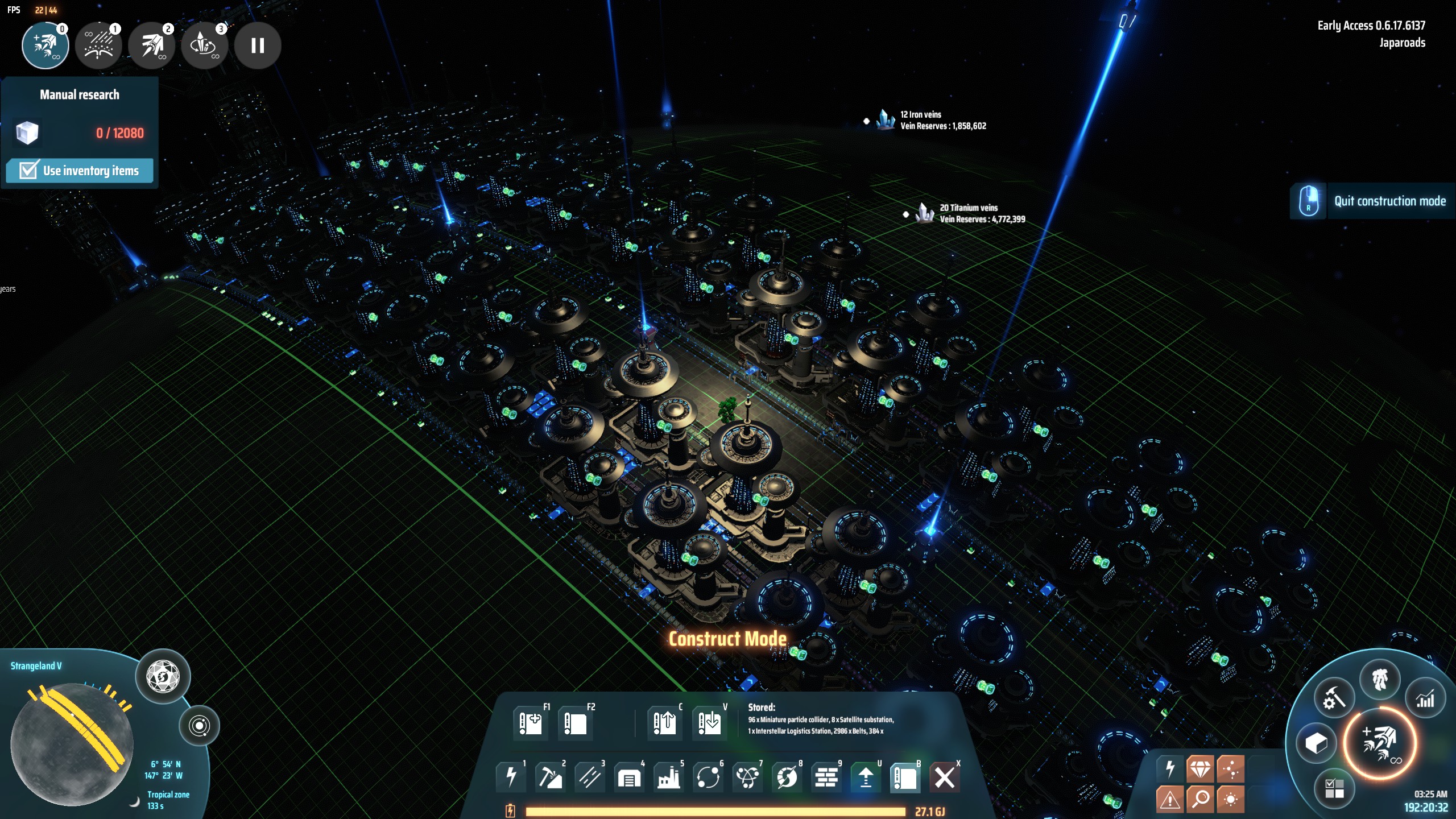Choose the storage warehouse build category

tap(629, 777)
